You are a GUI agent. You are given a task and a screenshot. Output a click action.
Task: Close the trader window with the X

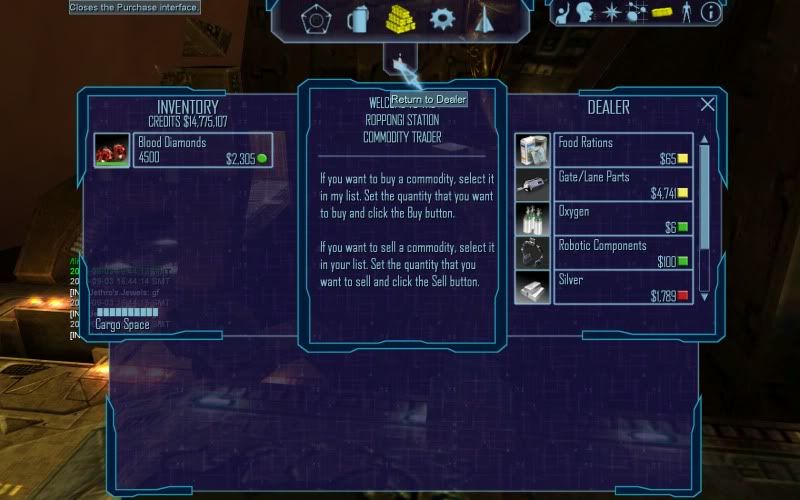click(708, 105)
